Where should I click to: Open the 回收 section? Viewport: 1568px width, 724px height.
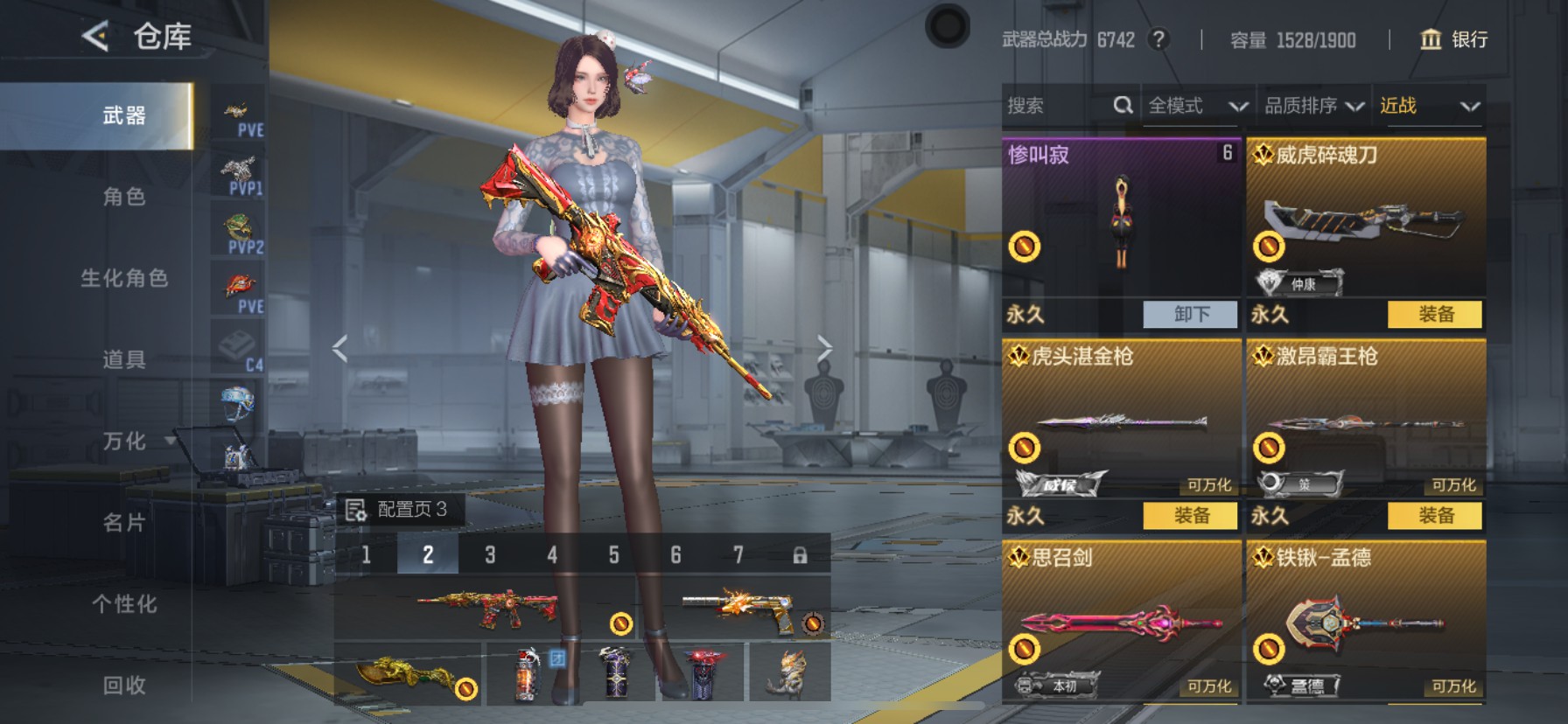123,685
